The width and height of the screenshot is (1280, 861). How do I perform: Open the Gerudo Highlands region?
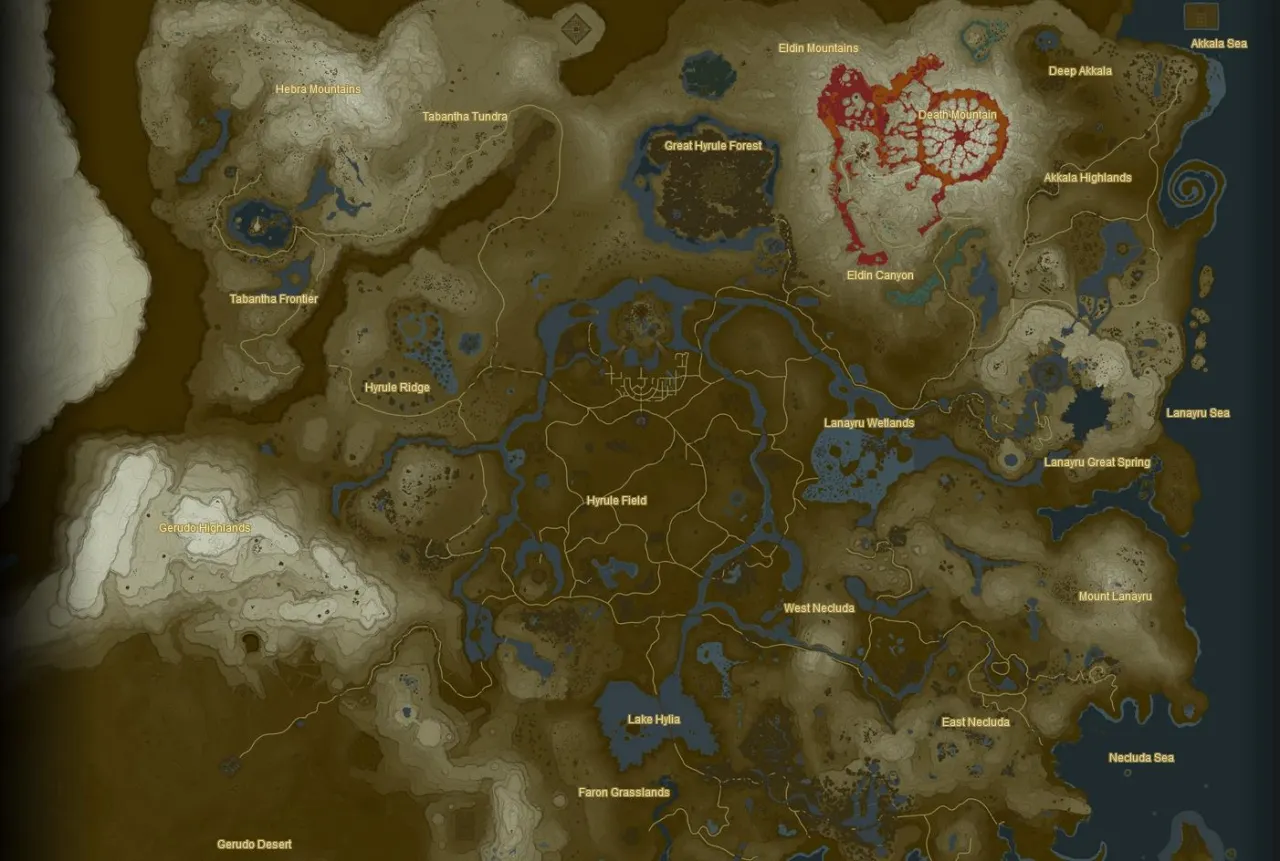(x=206, y=527)
